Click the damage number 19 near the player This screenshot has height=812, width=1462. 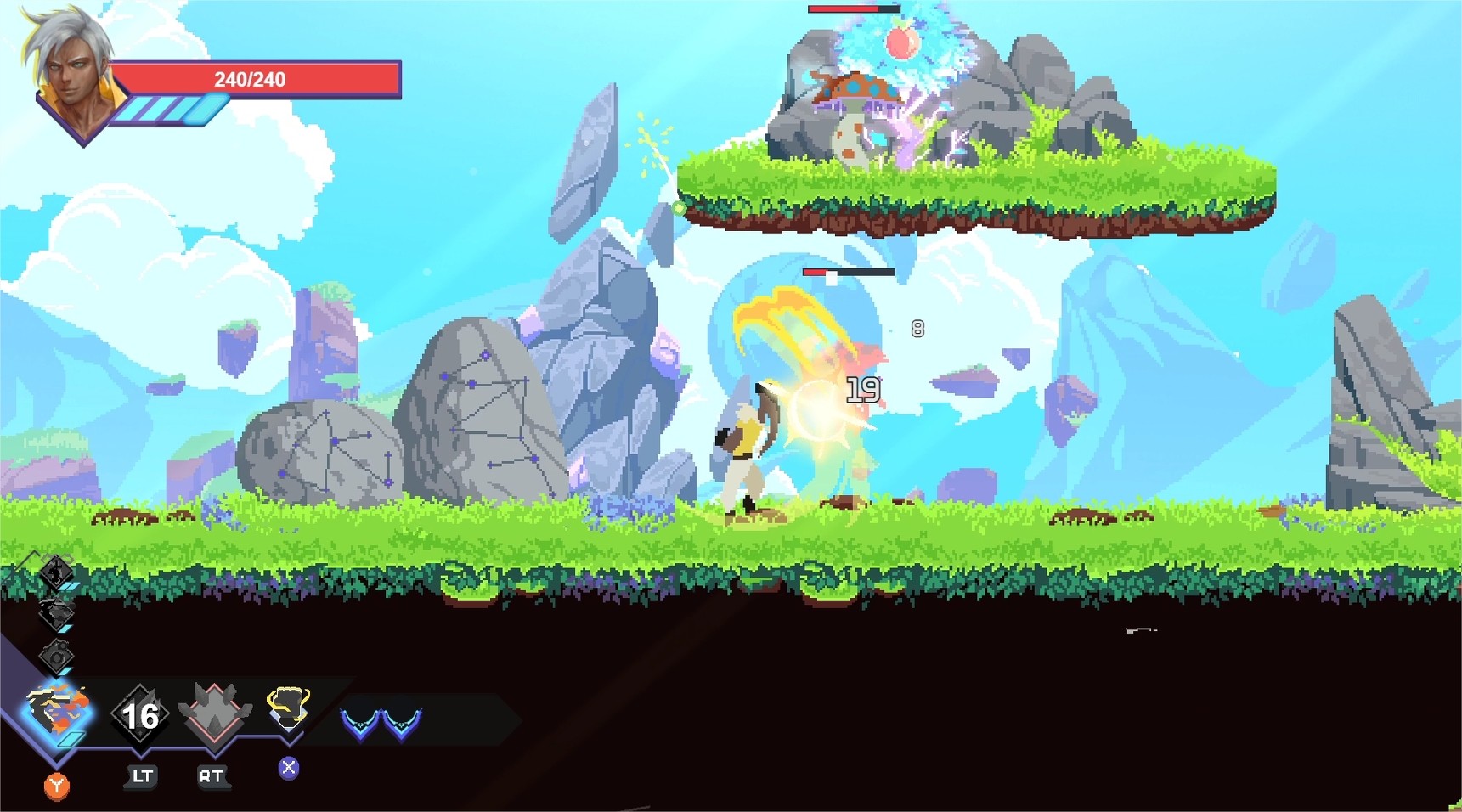point(862,390)
